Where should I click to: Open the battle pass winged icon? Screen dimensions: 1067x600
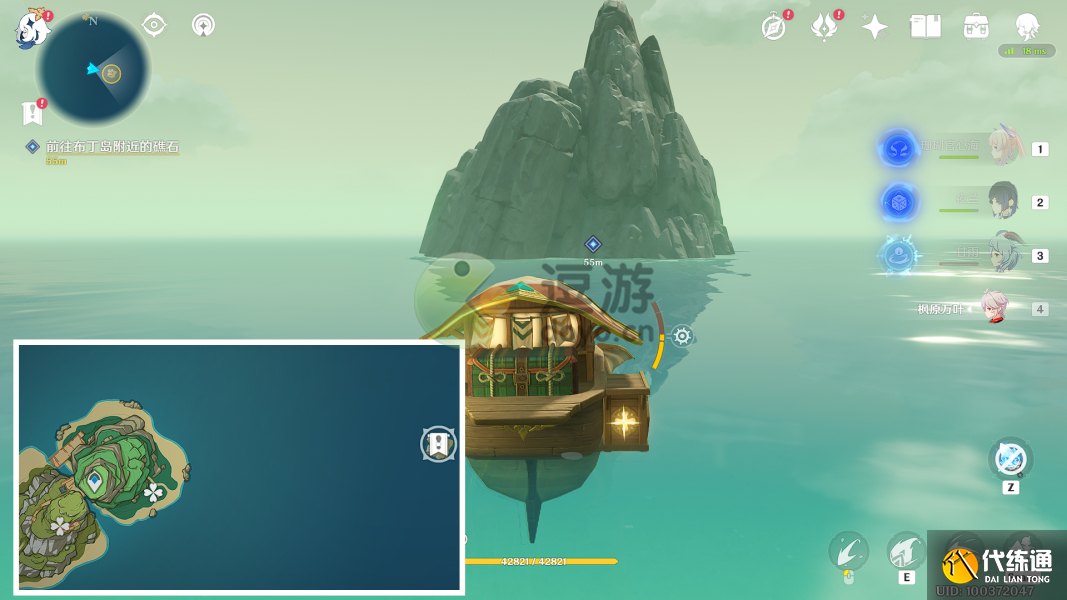[x=823, y=27]
